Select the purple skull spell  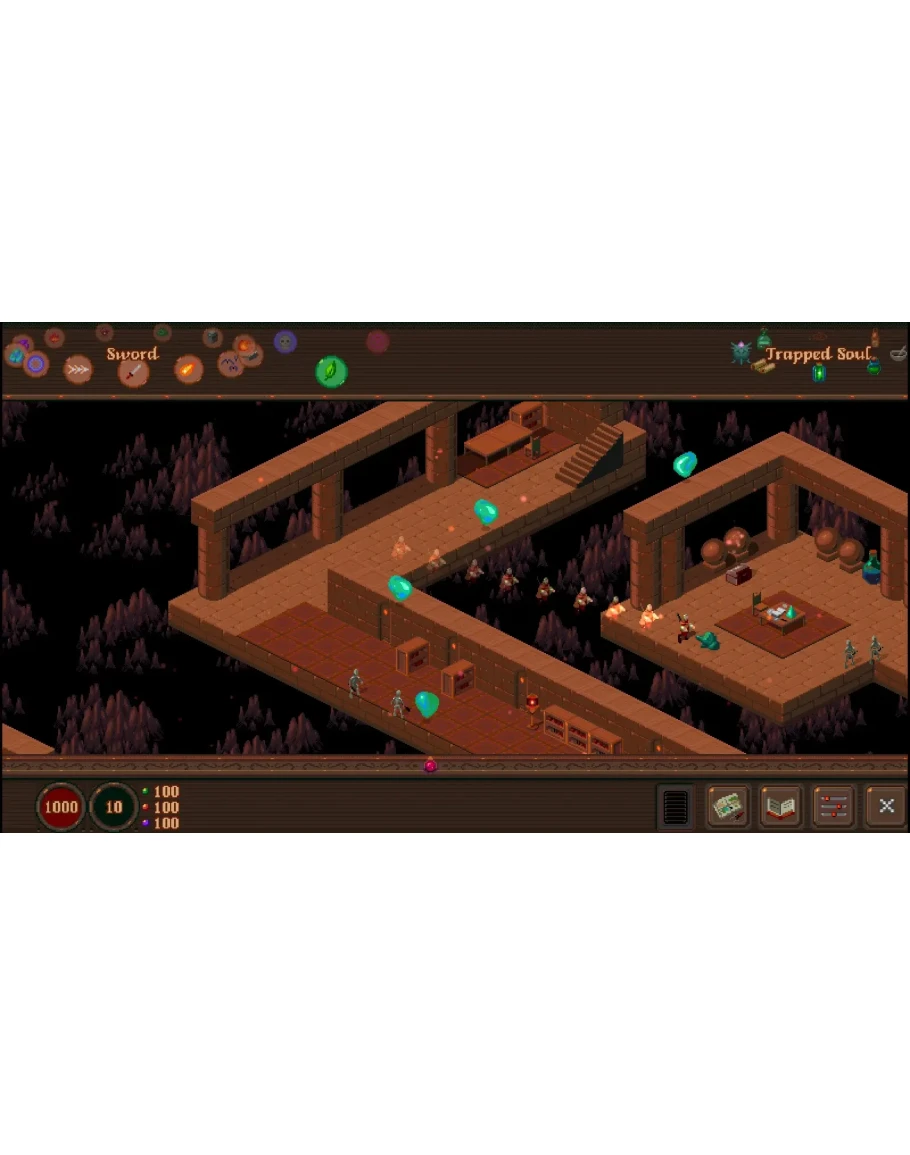pyautogui.click(x=285, y=342)
